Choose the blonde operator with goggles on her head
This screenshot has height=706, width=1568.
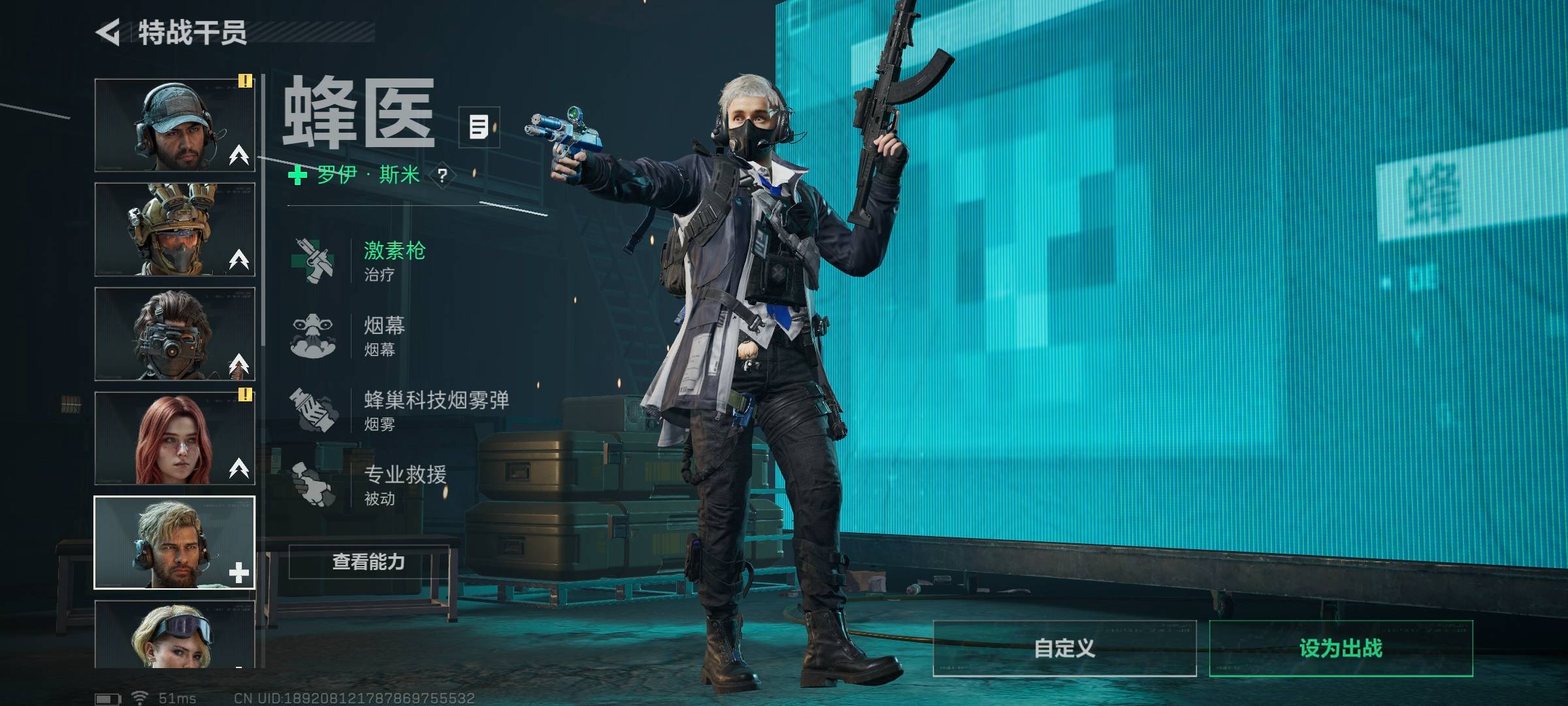click(174, 634)
